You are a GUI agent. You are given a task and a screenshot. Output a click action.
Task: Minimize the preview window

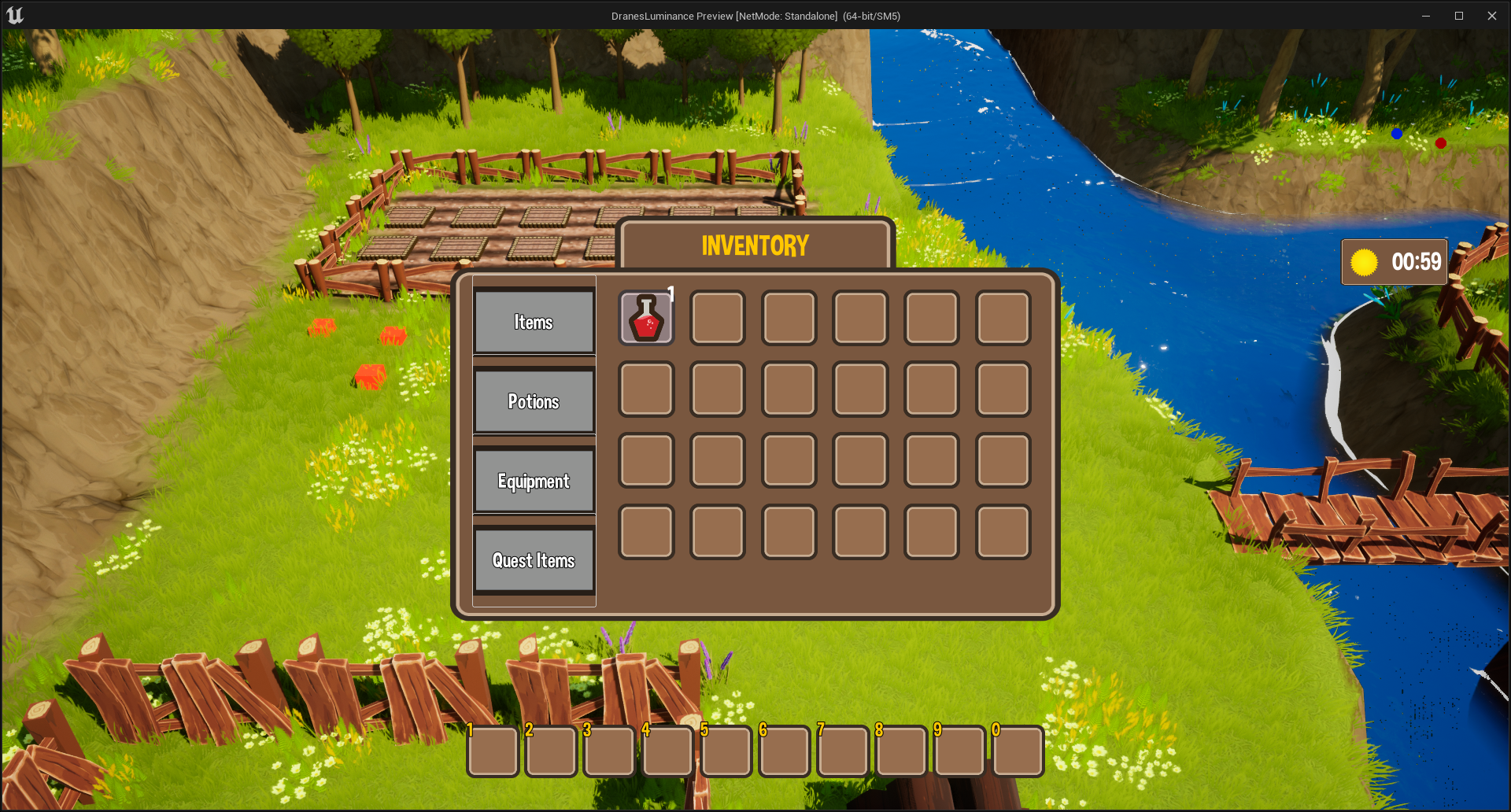[1425, 16]
